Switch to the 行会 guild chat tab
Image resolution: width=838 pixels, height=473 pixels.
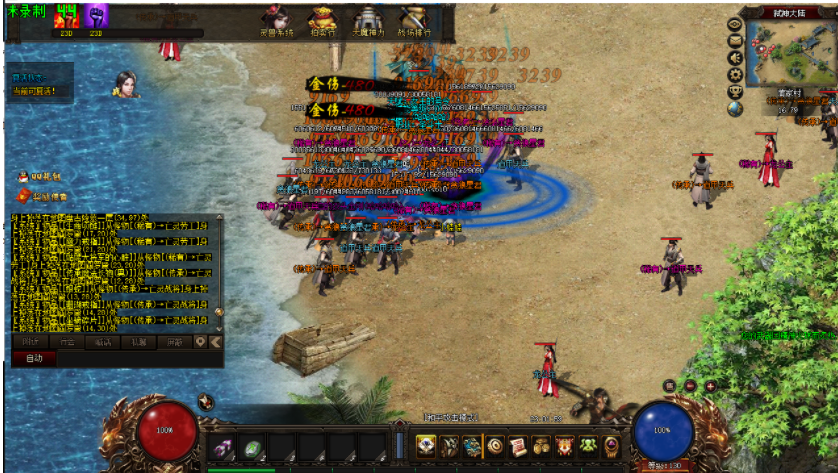point(66,341)
